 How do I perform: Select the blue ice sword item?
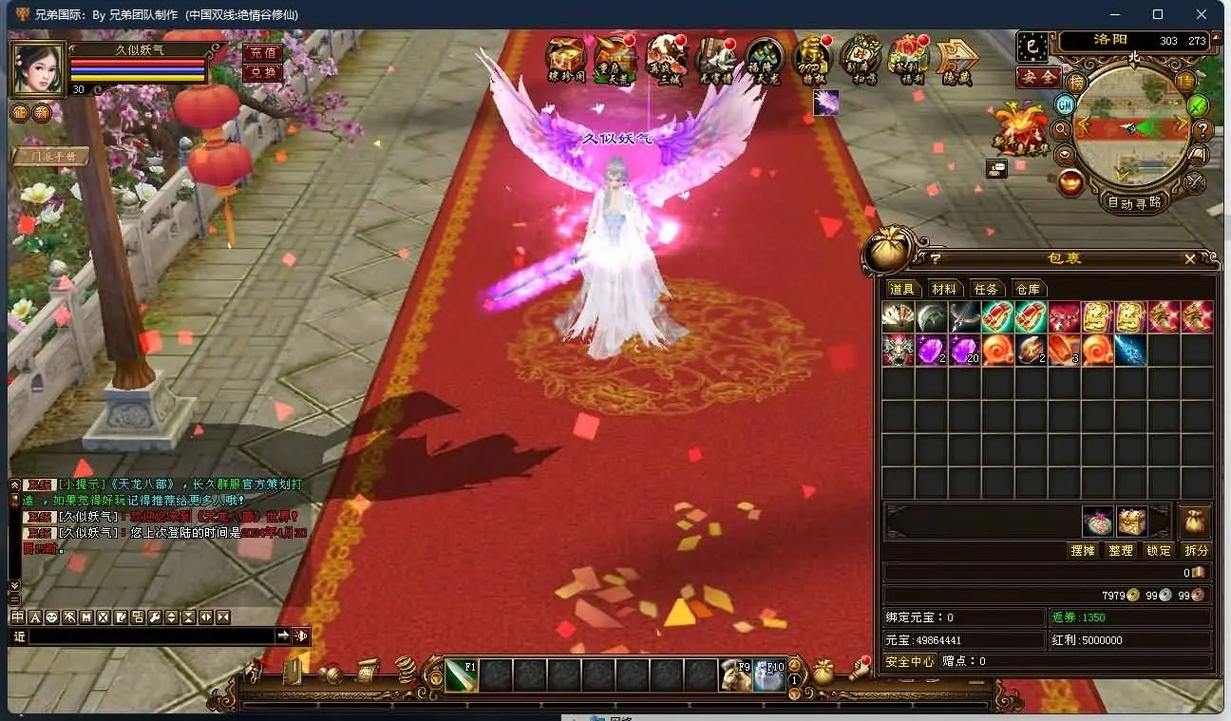[1130, 350]
